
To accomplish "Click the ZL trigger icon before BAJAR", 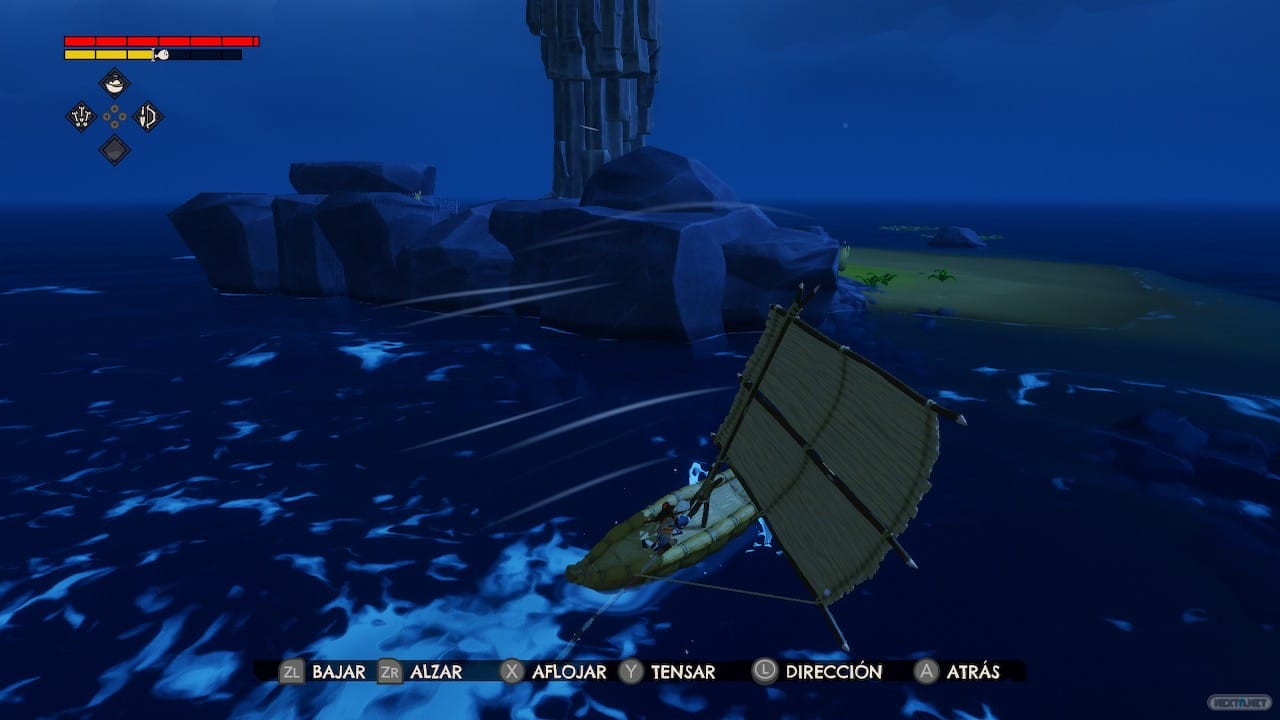I will pos(292,672).
